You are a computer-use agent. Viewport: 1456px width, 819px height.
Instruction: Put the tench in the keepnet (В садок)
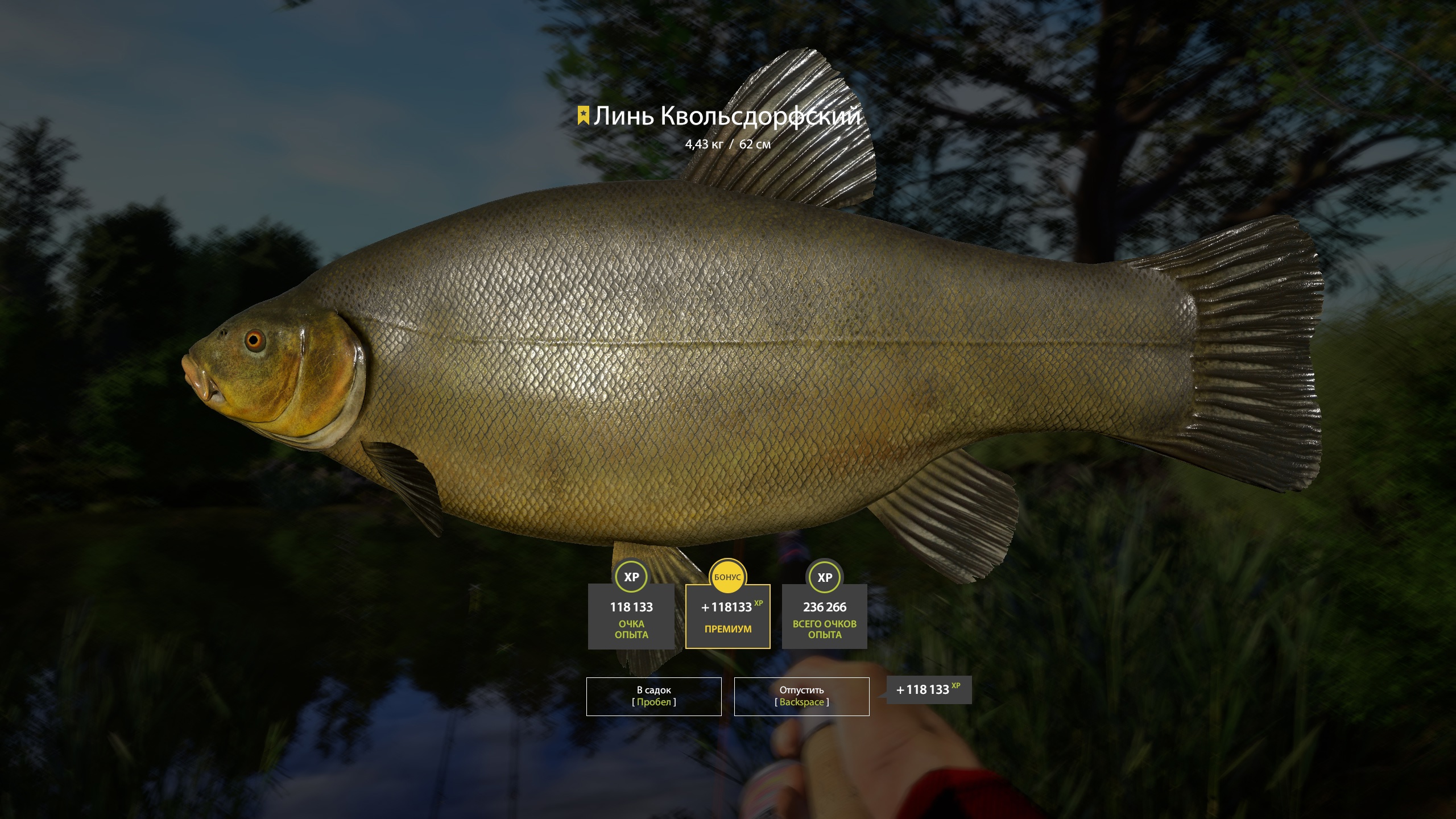(x=653, y=696)
